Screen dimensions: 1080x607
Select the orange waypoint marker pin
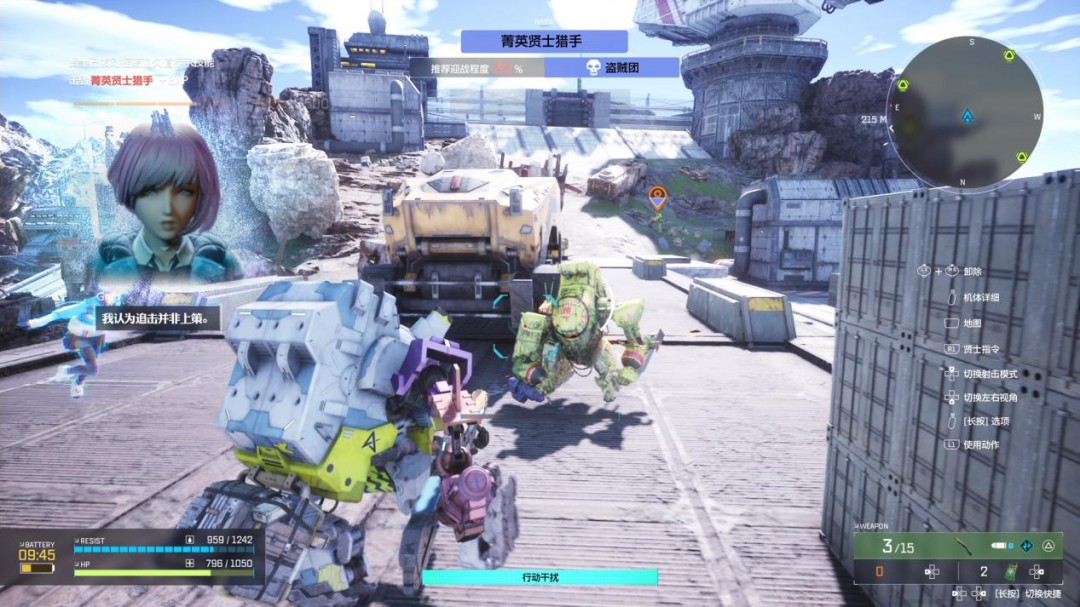pyautogui.click(x=657, y=198)
